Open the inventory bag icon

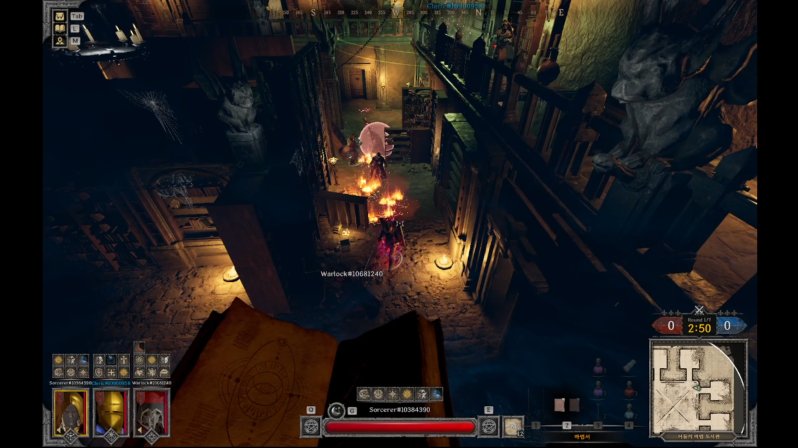click(x=60, y=16)
